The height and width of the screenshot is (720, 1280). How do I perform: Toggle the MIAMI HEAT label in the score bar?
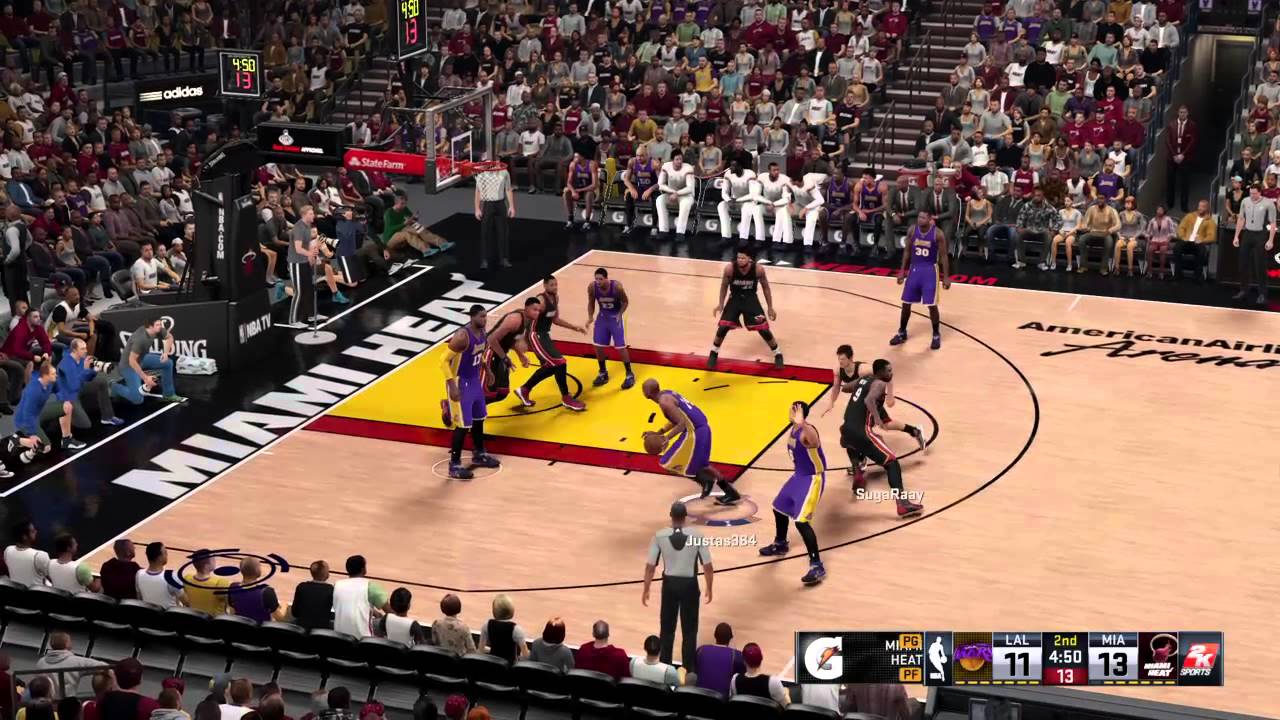(x=899, y=655)
